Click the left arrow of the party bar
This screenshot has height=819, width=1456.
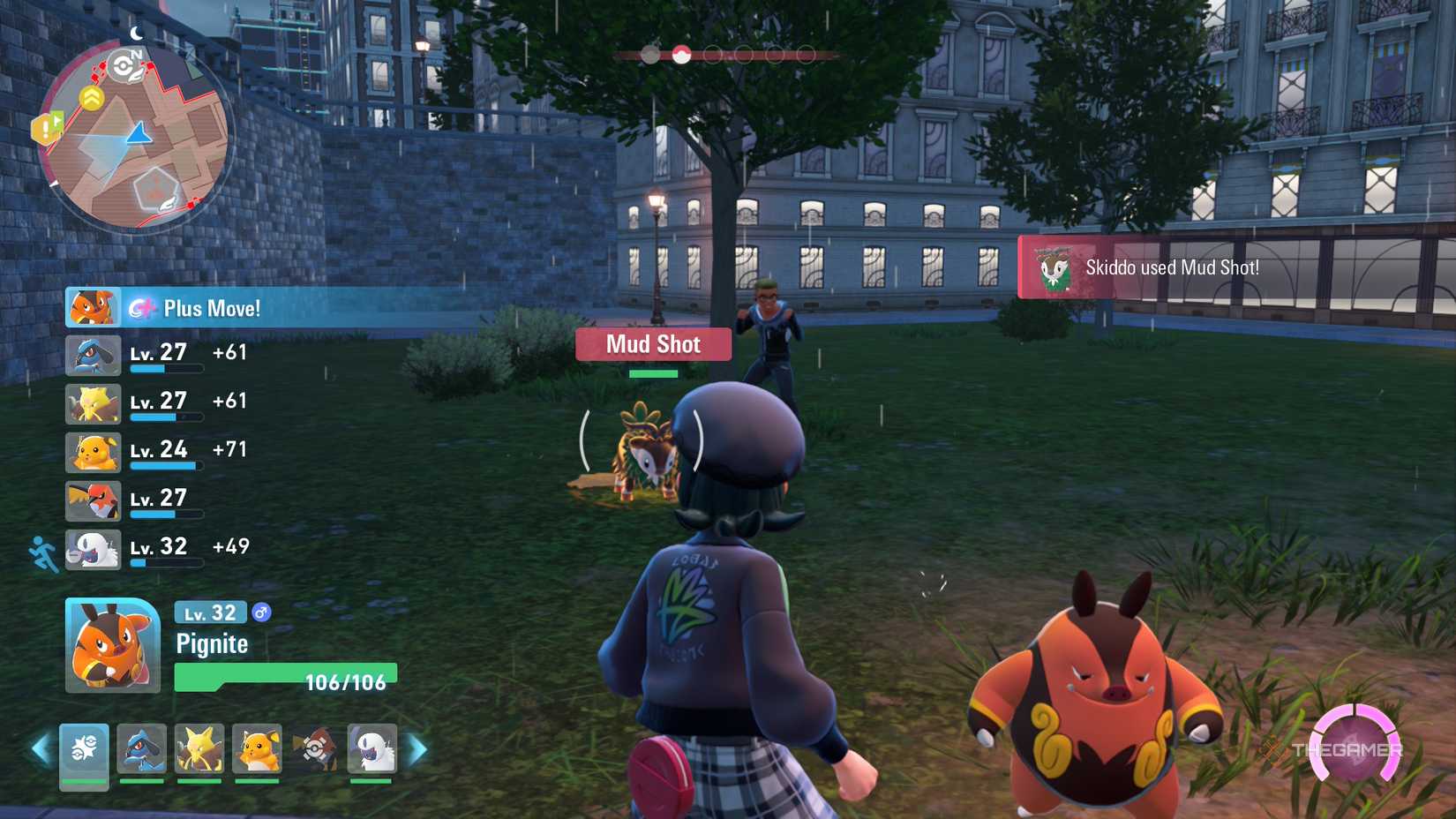tap(40, 750)
